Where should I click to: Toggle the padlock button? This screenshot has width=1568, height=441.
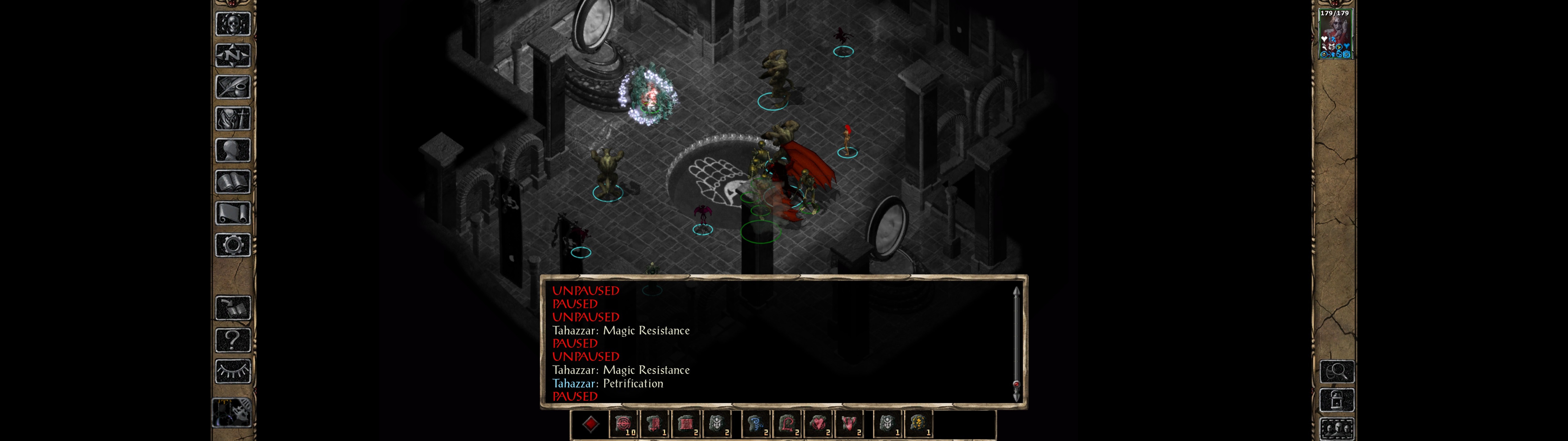click(1336, 400)
